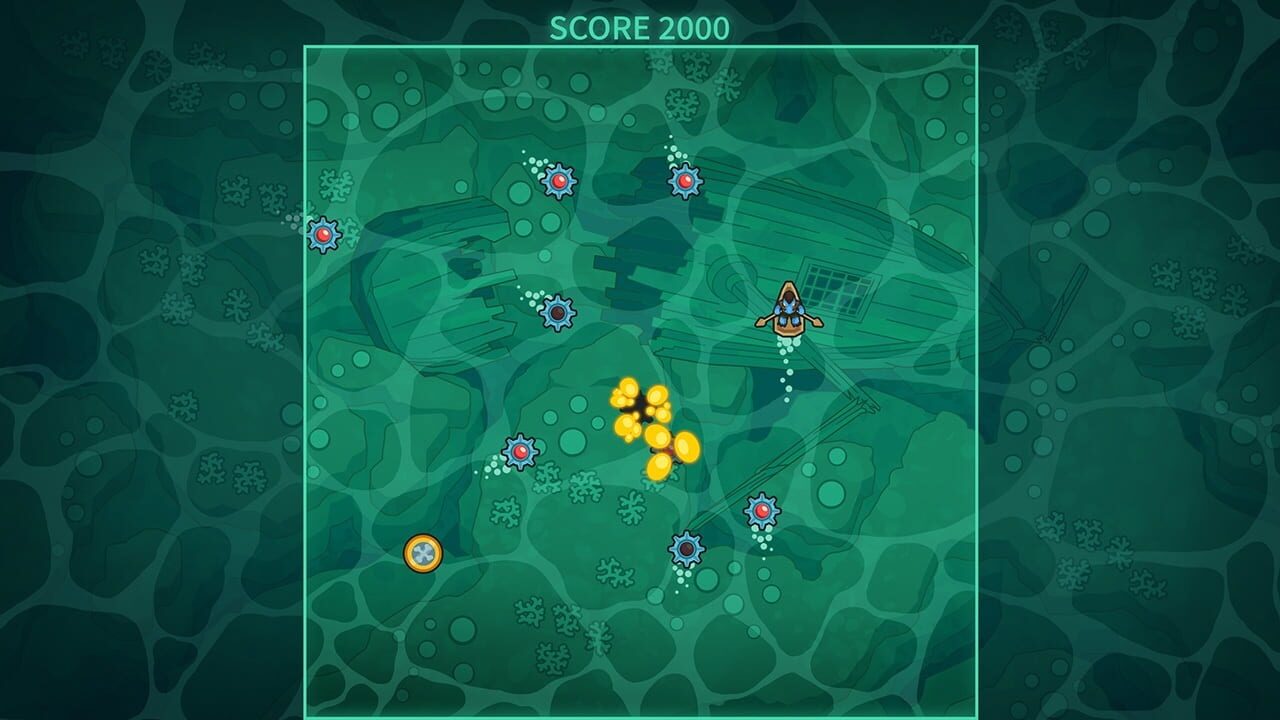Click the mine near the top-left border

tap(325, 237)
